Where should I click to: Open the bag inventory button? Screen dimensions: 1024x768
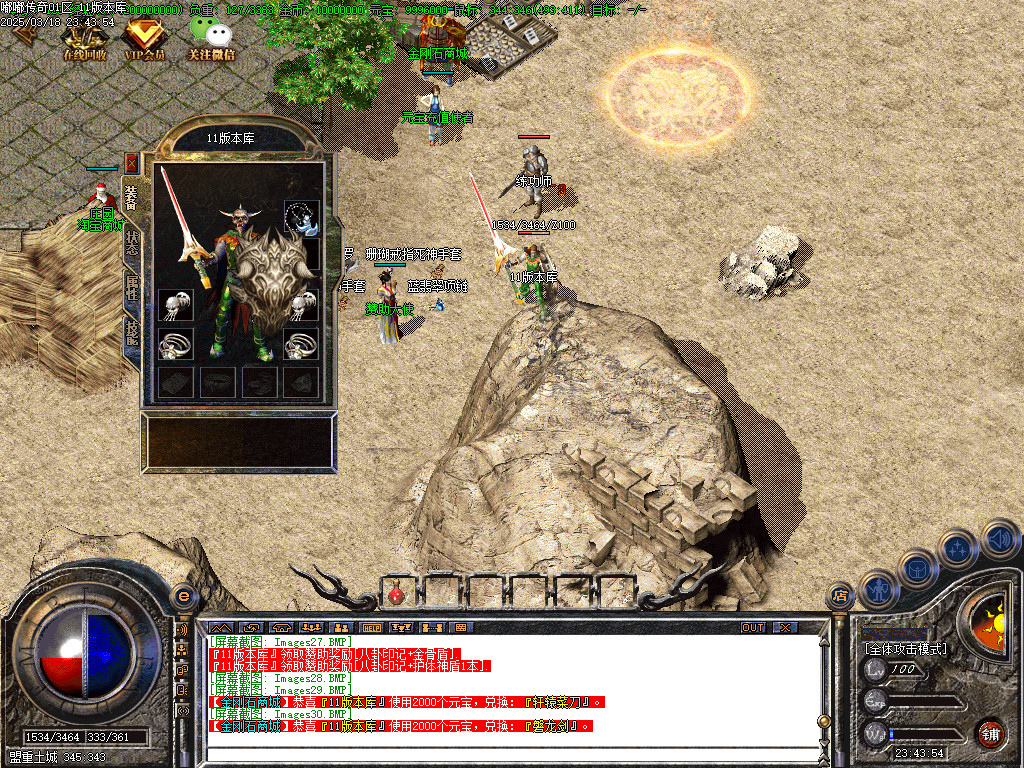(918, 569)
